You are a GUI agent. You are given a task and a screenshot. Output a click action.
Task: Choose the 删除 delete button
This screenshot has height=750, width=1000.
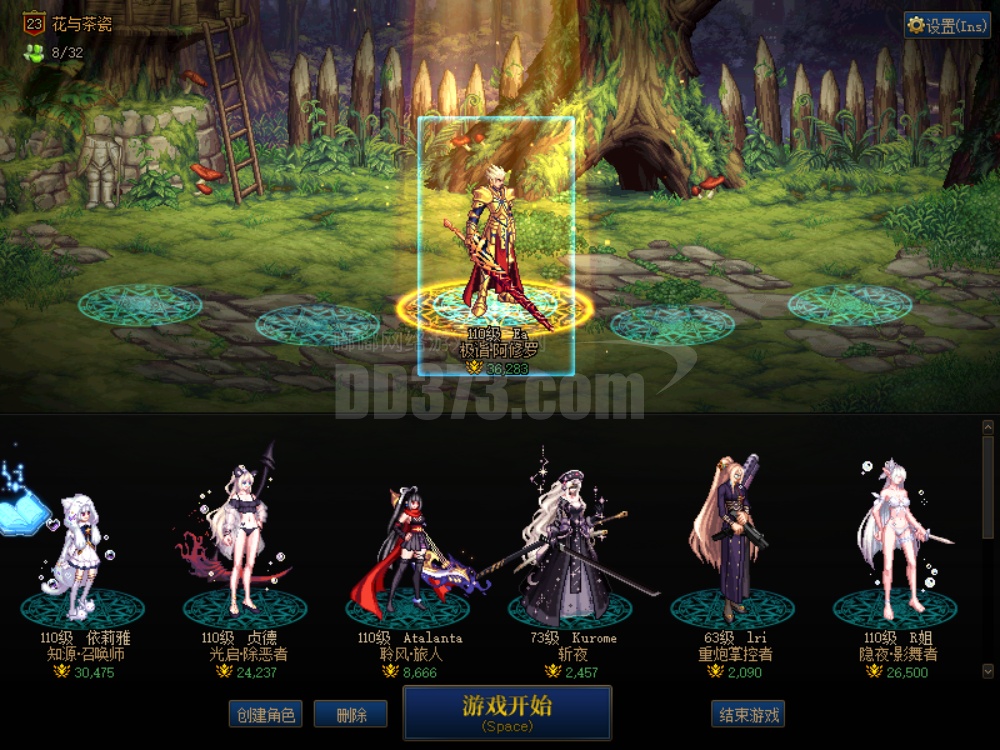[x=350, y=714]
